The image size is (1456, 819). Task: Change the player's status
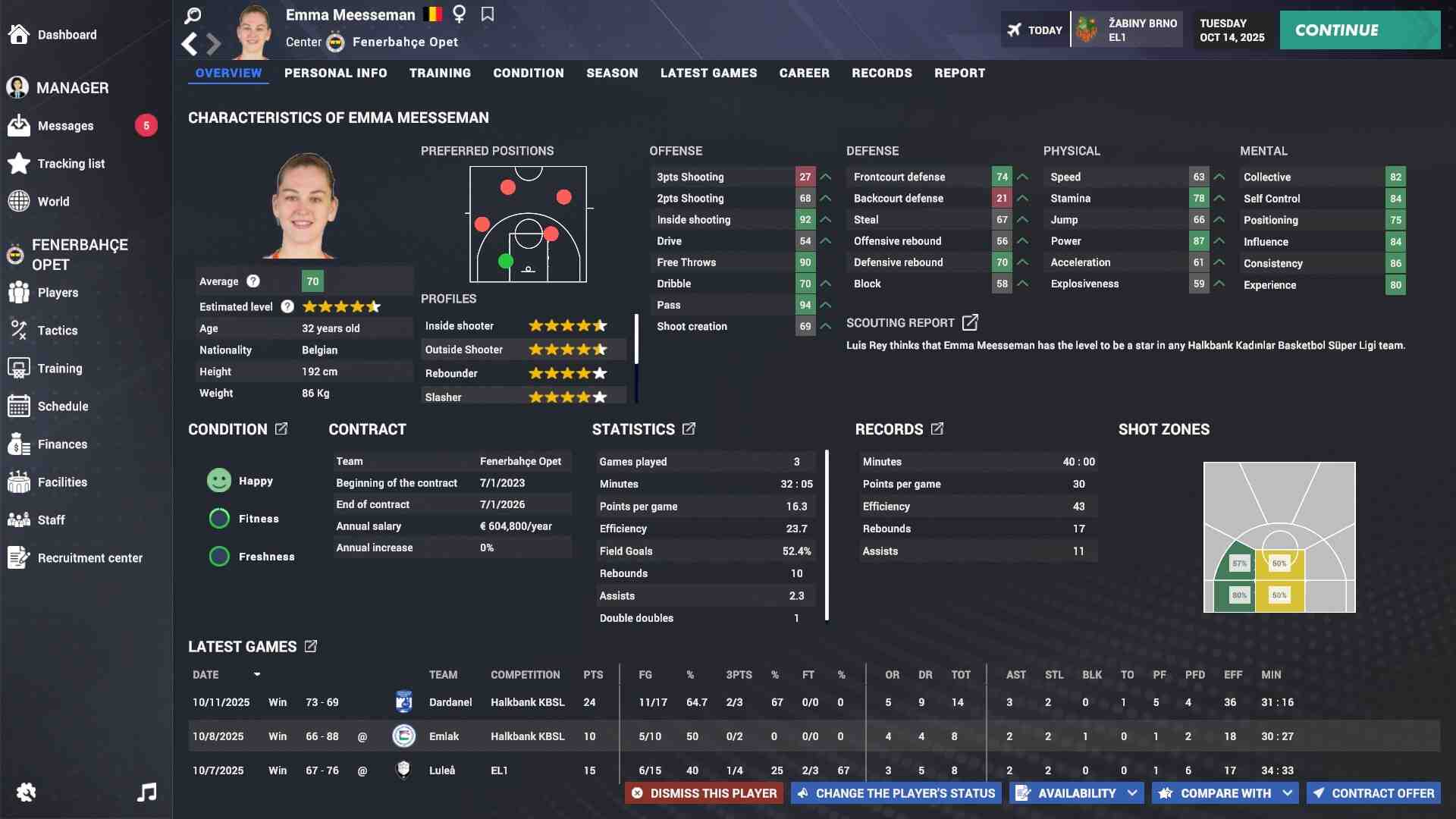coord(896,793)
